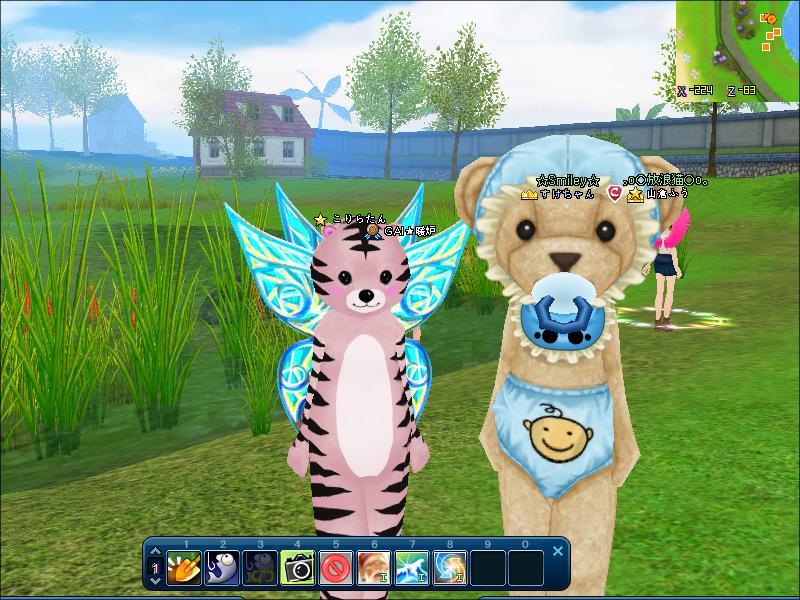Viewport: 800px width, 600px height.
Task: Click the red prohibition sign icon
Action: (x=336, y=567)
